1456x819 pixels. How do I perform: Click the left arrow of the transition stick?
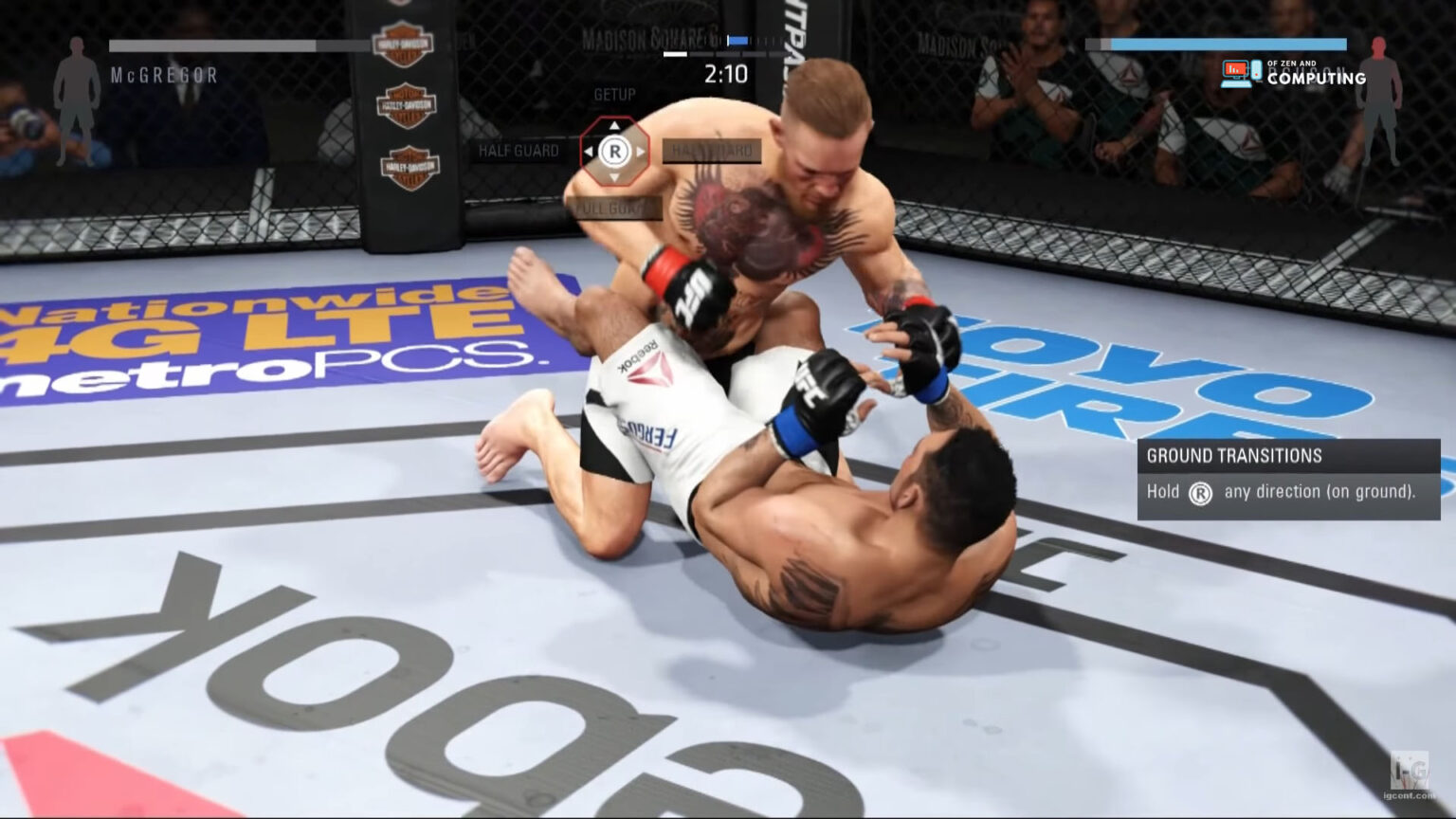[591, 152]
